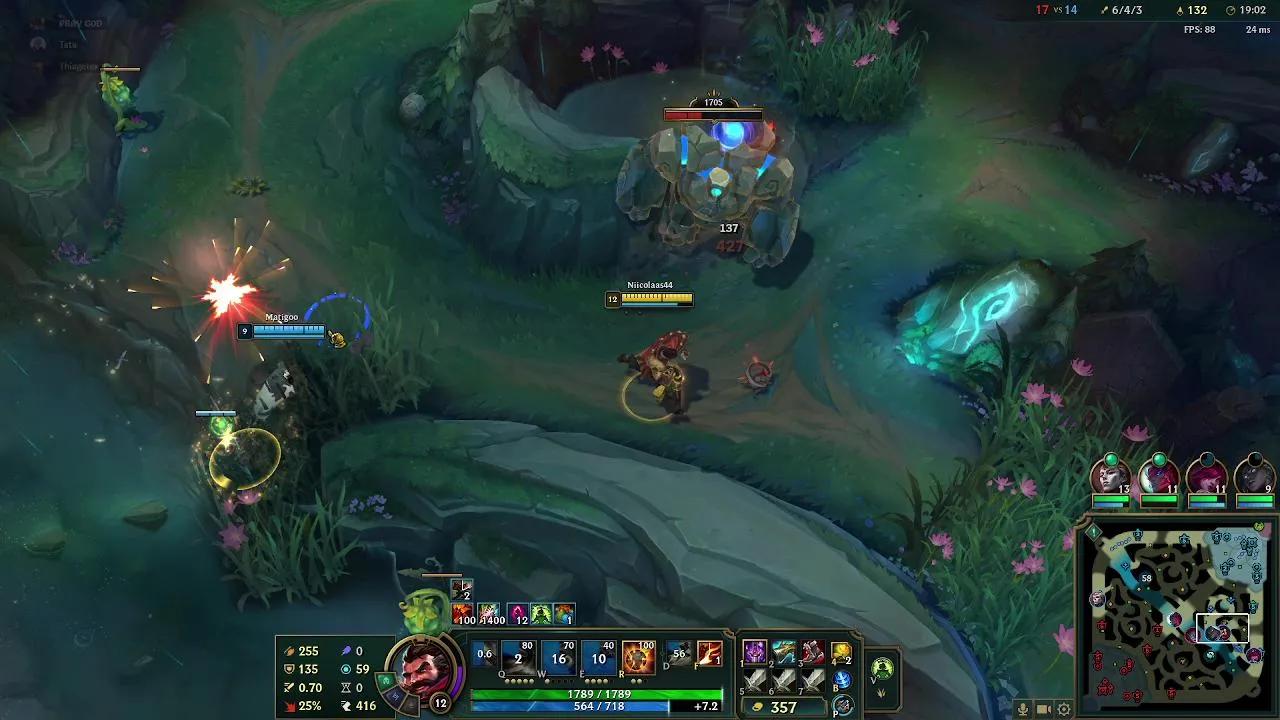The image size is (1280, 720).
Task: Toggle the camera icon beside the microphone
Action: (x=1043, y=709)
